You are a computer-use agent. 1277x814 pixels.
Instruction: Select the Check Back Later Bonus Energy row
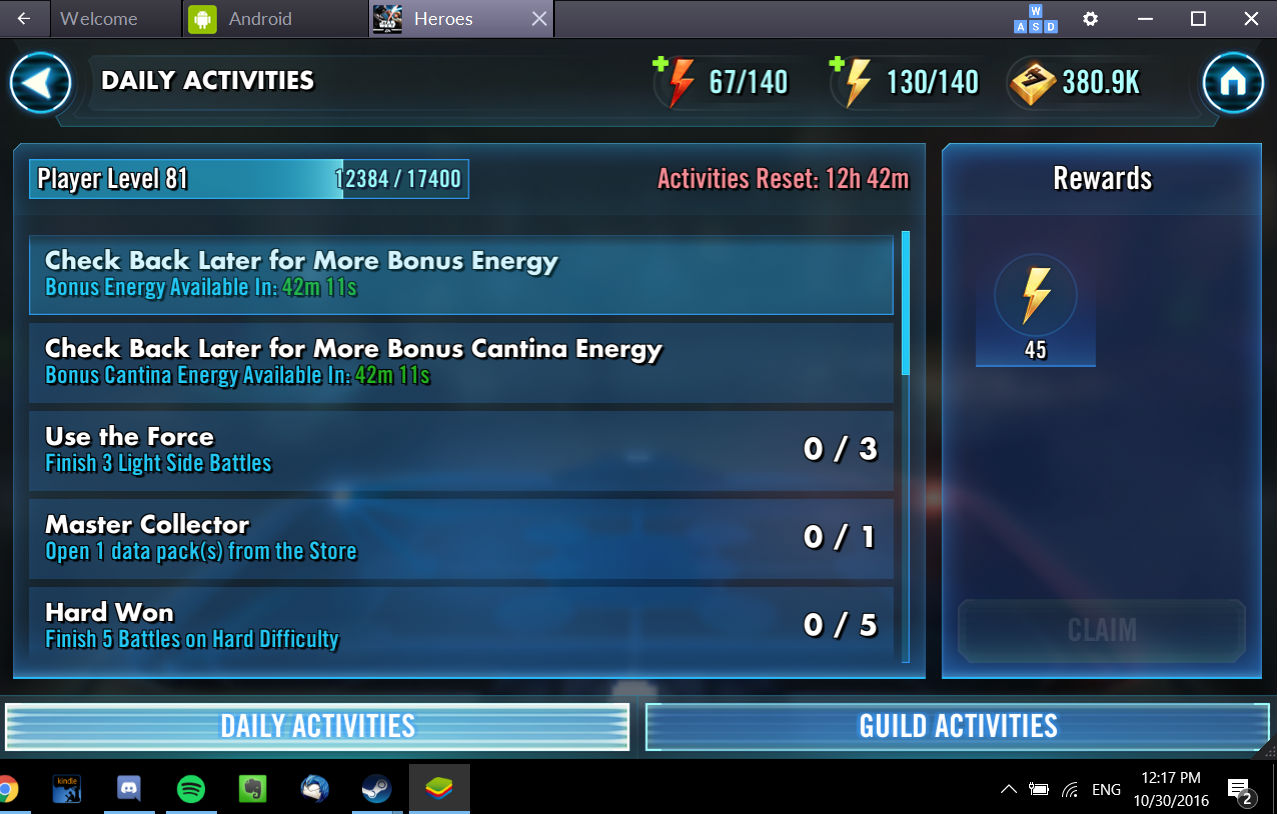pos(460,274)
